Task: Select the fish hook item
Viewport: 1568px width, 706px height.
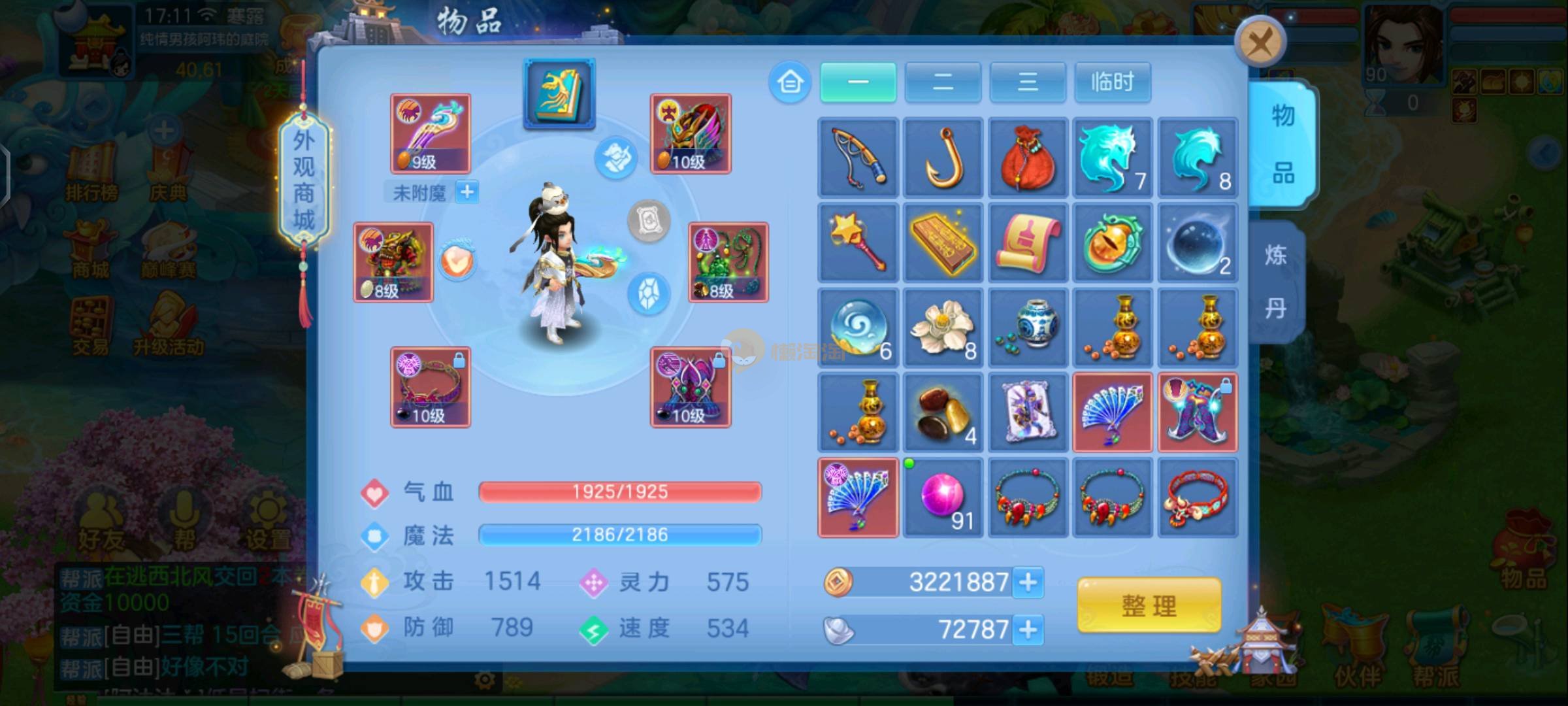Action: [943, 158]
